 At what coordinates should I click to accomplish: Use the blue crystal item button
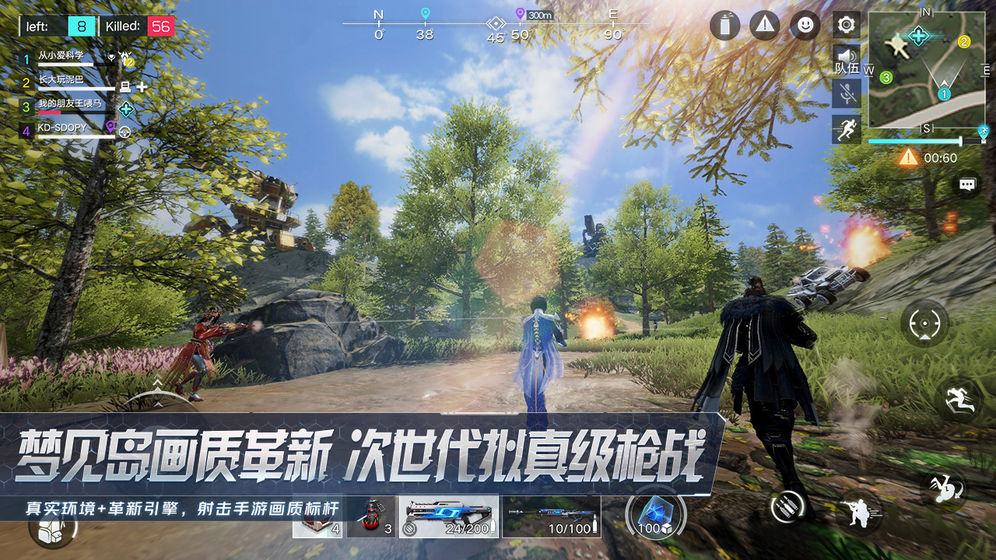[656, 514]
